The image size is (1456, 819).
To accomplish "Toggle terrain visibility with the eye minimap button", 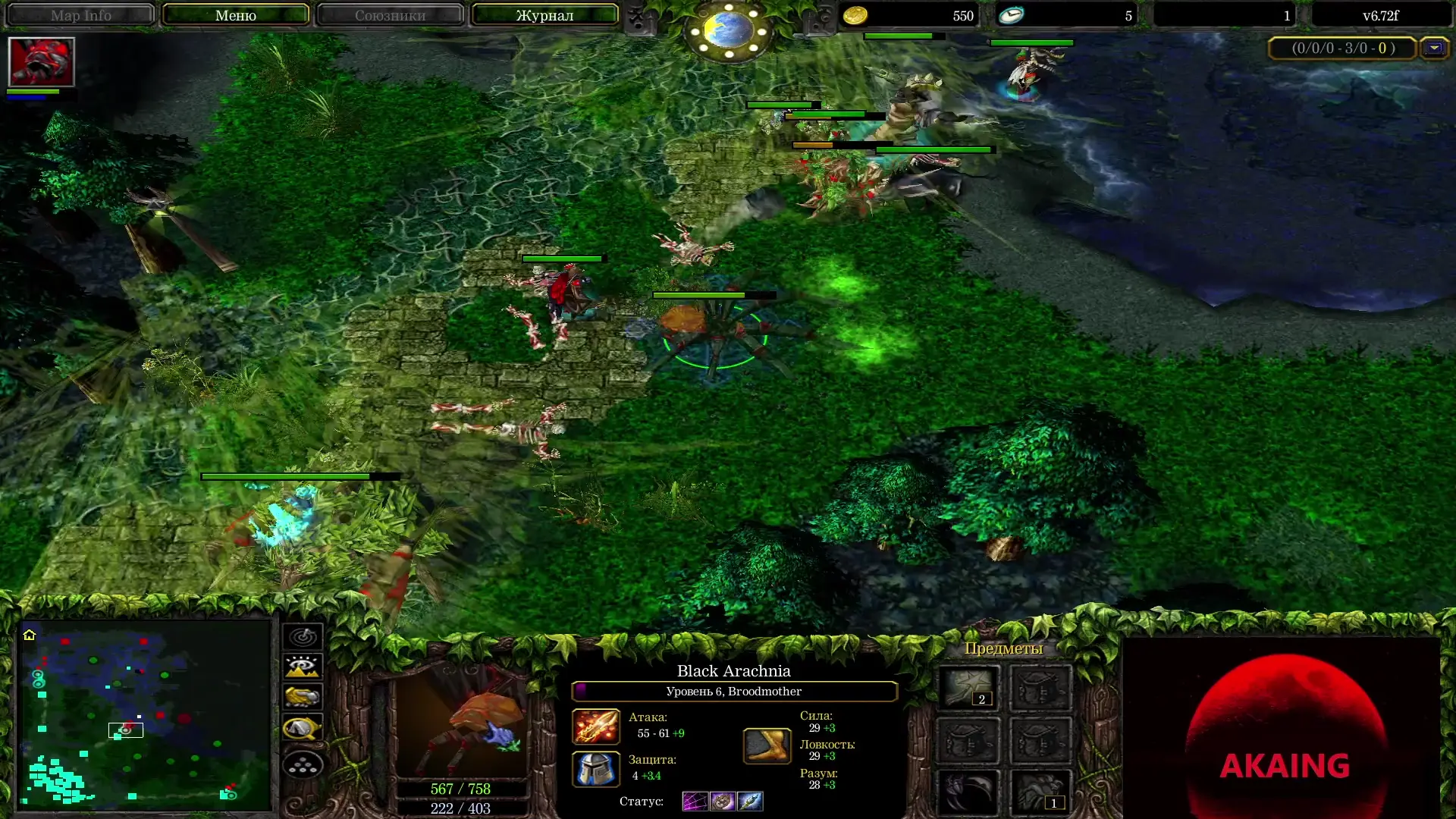I will (302, 667).
